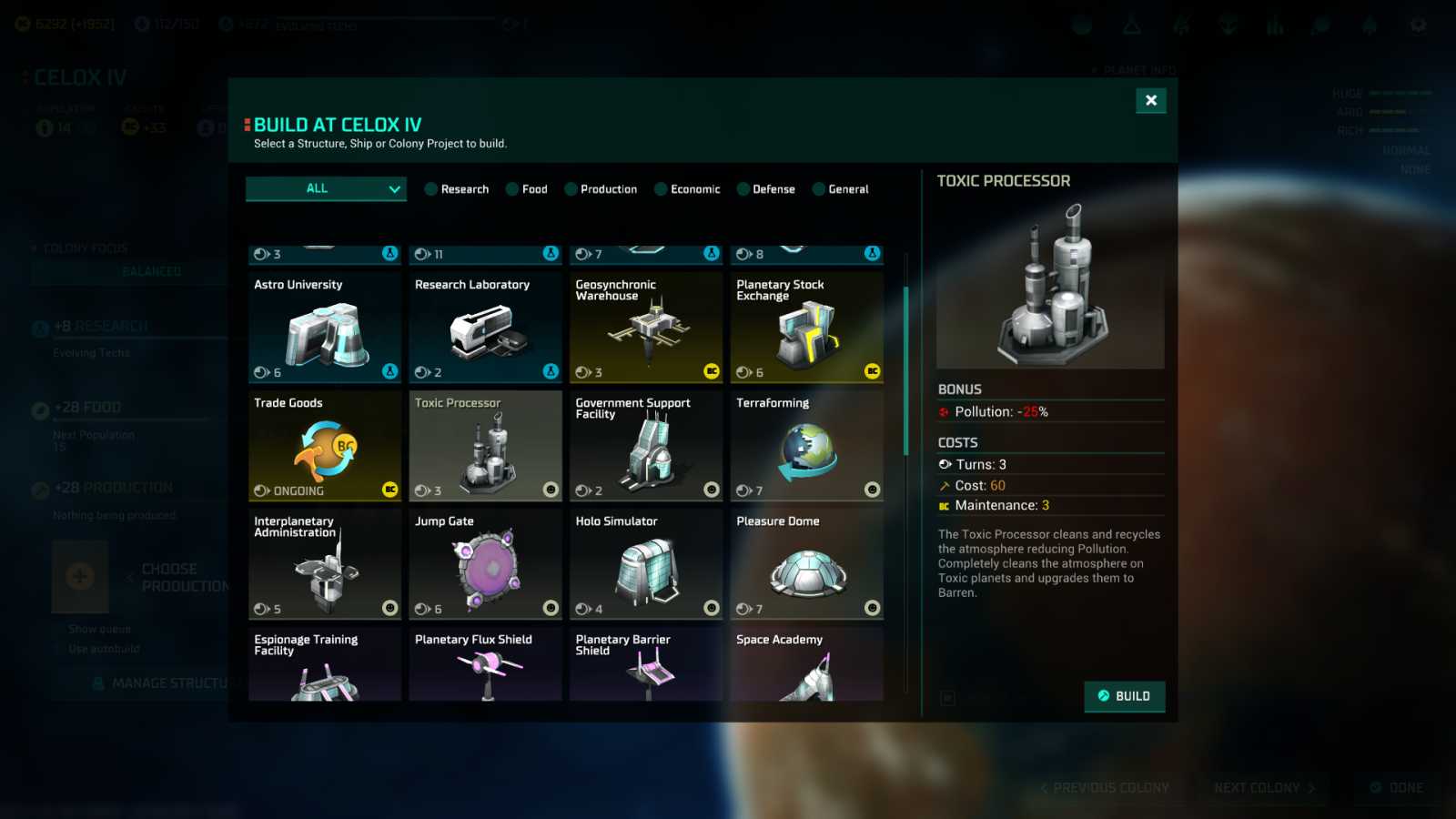Pick the Jump Gate structure
This screenshot has width=1456, height=819.
[x=485, y=564]
